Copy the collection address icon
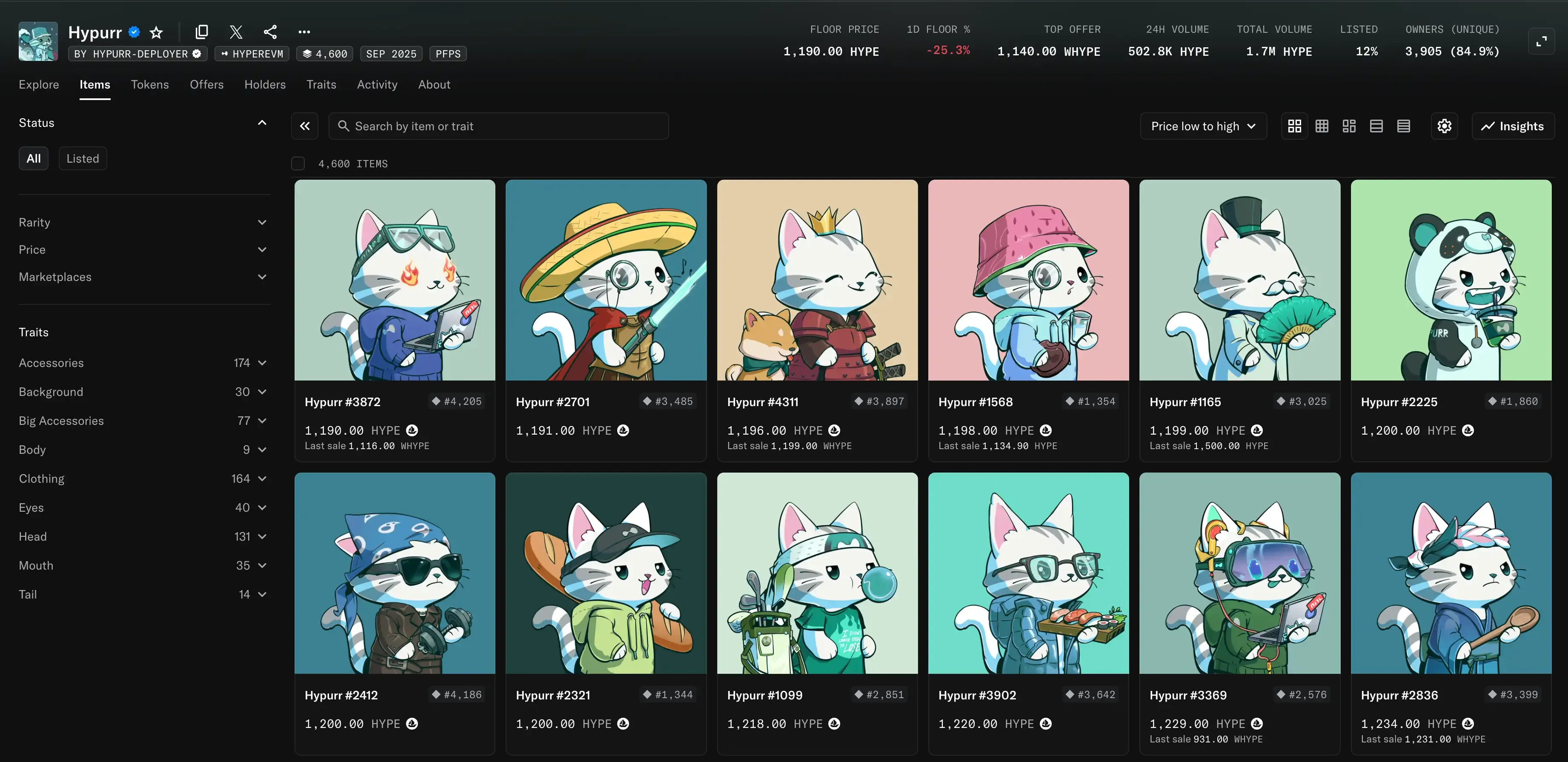The image size is (1568, 762). 201,32
